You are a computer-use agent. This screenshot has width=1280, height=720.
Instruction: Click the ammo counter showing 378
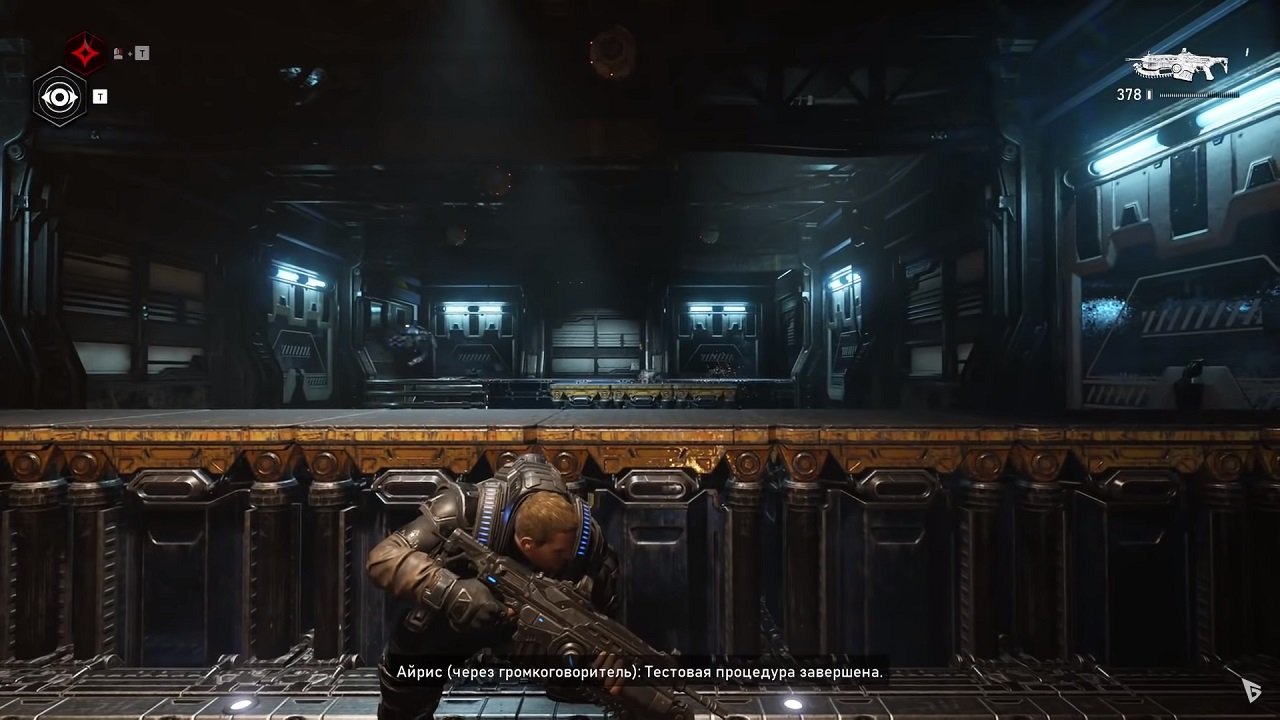pos(1129,94)
